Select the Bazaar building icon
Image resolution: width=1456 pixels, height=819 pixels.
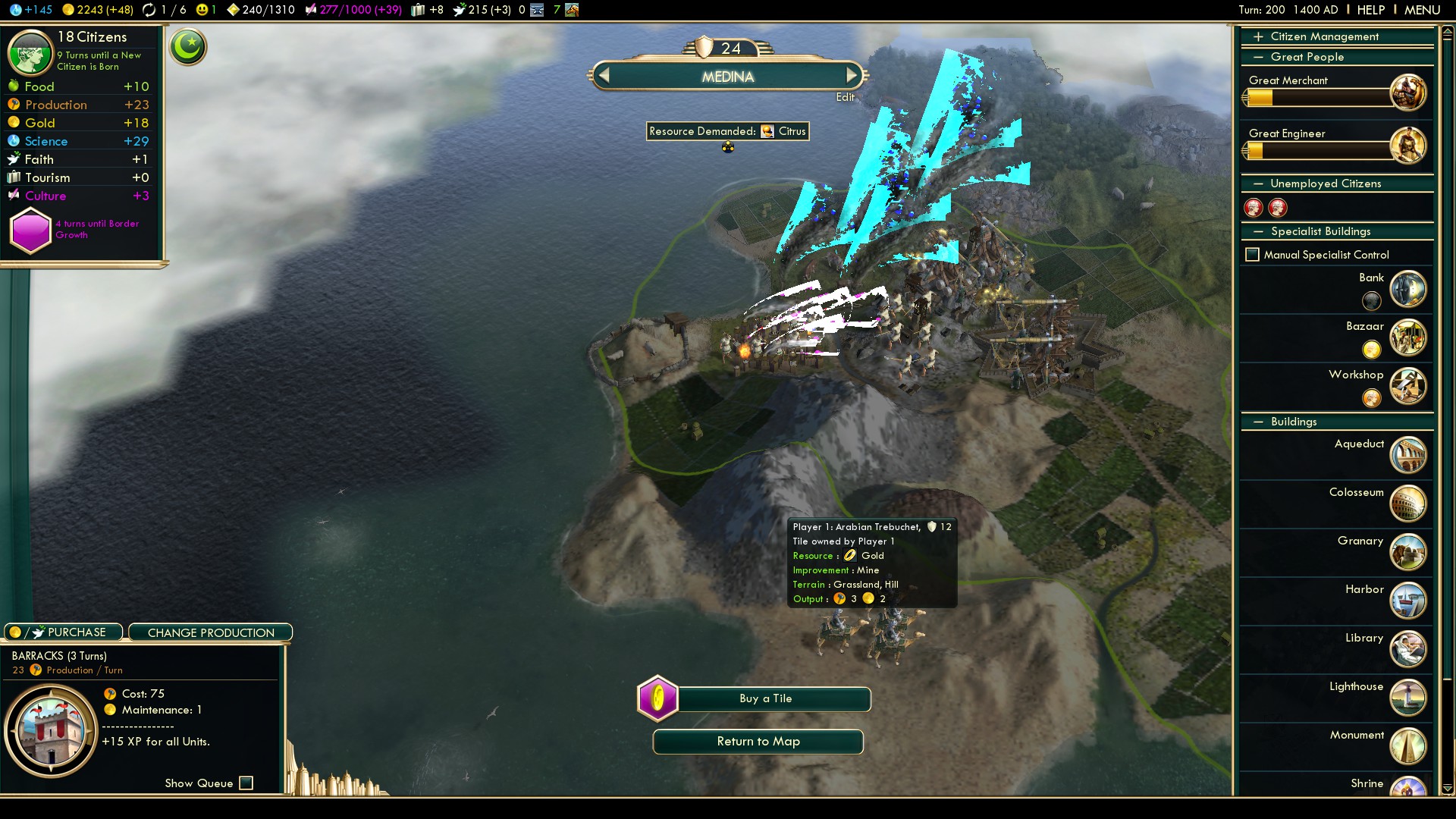pos(1407,337)
